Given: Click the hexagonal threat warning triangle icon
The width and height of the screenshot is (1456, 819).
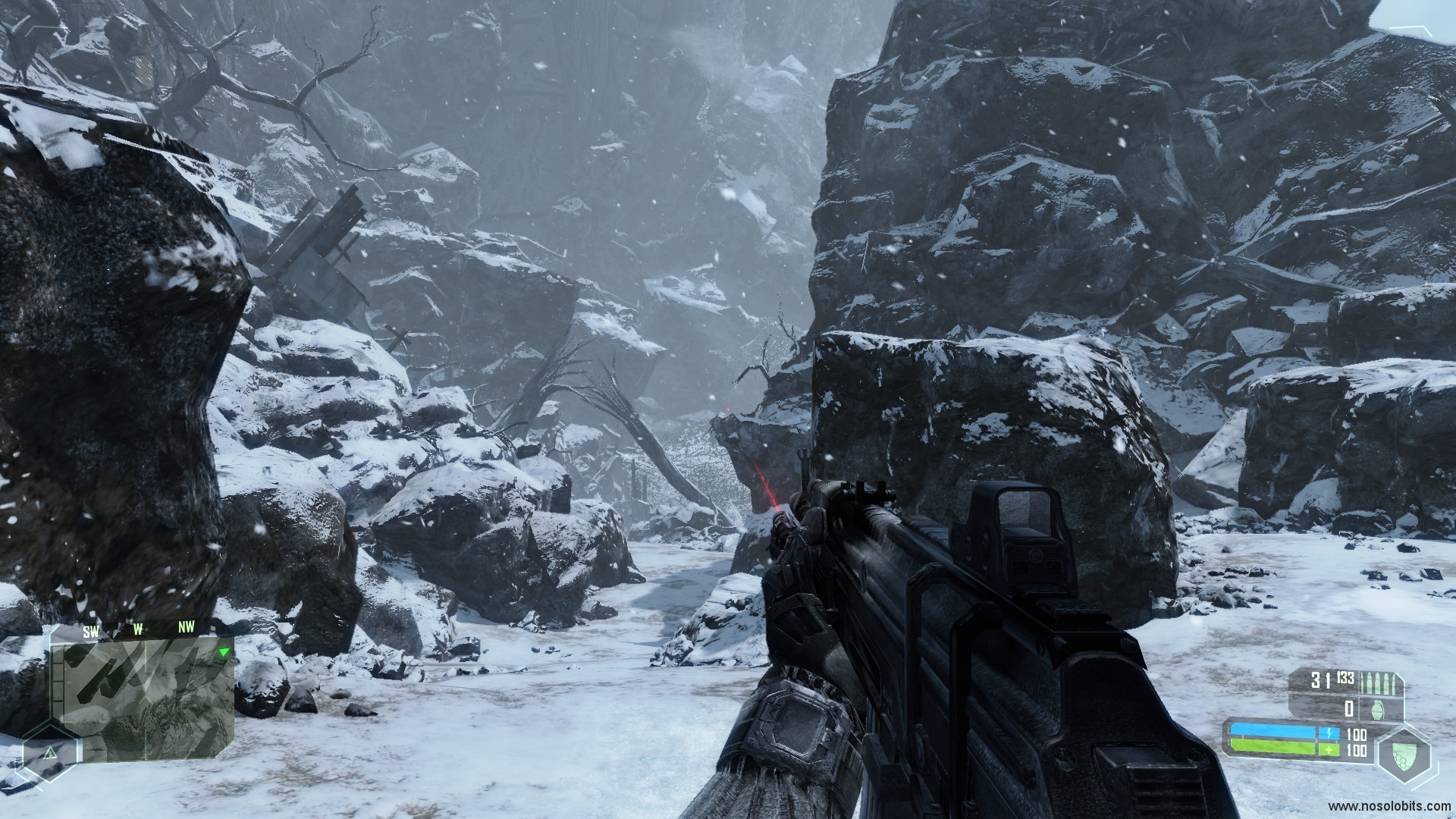Looking at the screenshot, I should click(x=50, y=753).
